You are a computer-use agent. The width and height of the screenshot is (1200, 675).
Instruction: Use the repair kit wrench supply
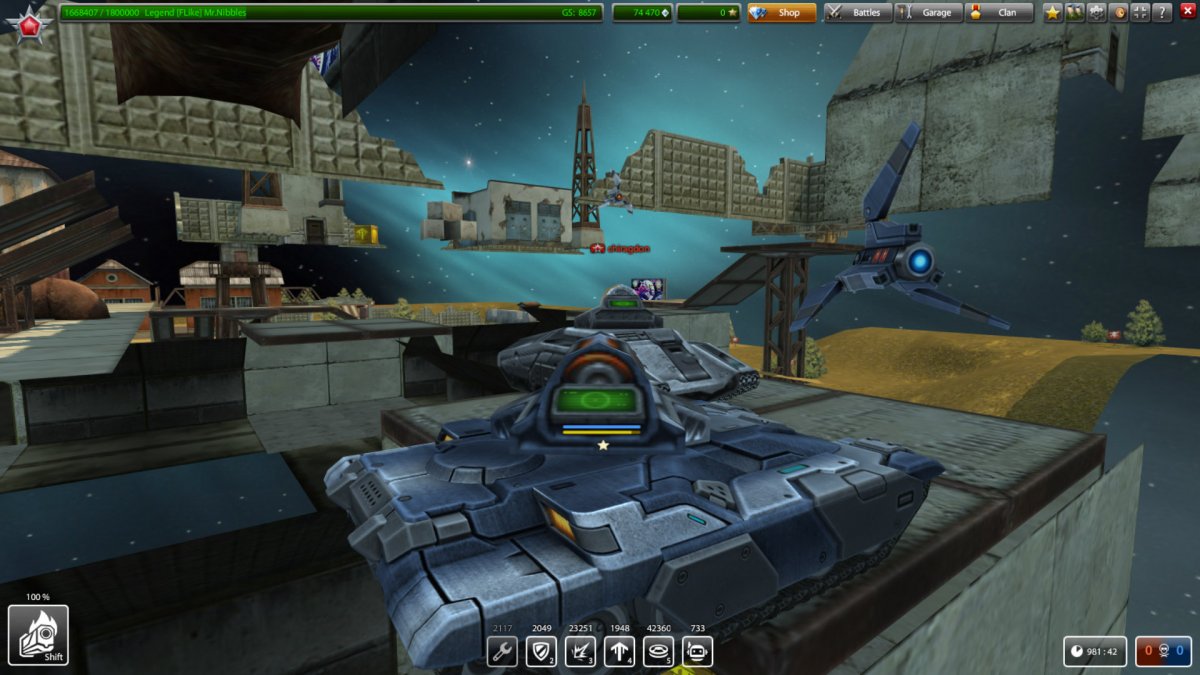(x=502, y=652)
